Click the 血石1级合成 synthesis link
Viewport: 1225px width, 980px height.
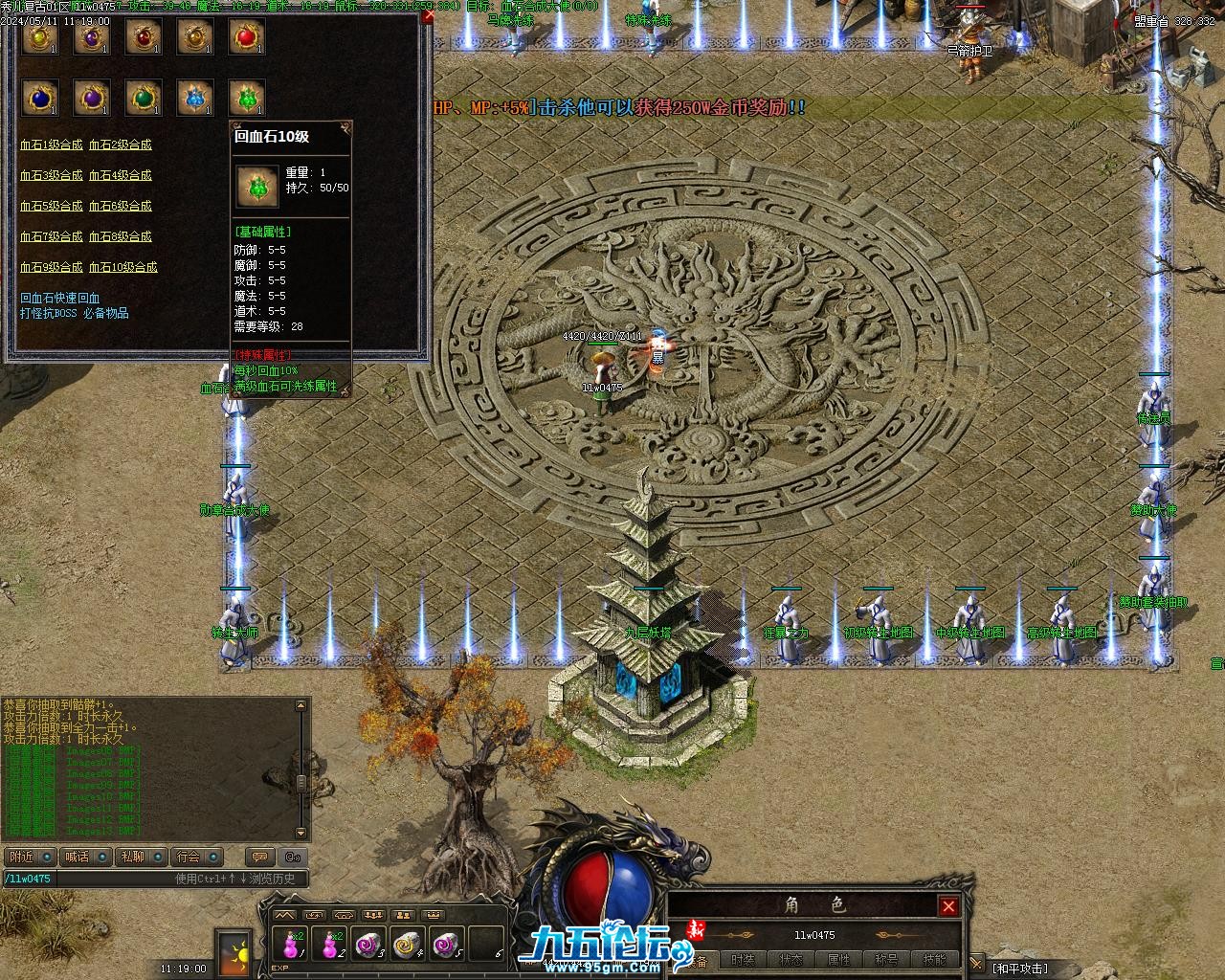coord(51,145)
